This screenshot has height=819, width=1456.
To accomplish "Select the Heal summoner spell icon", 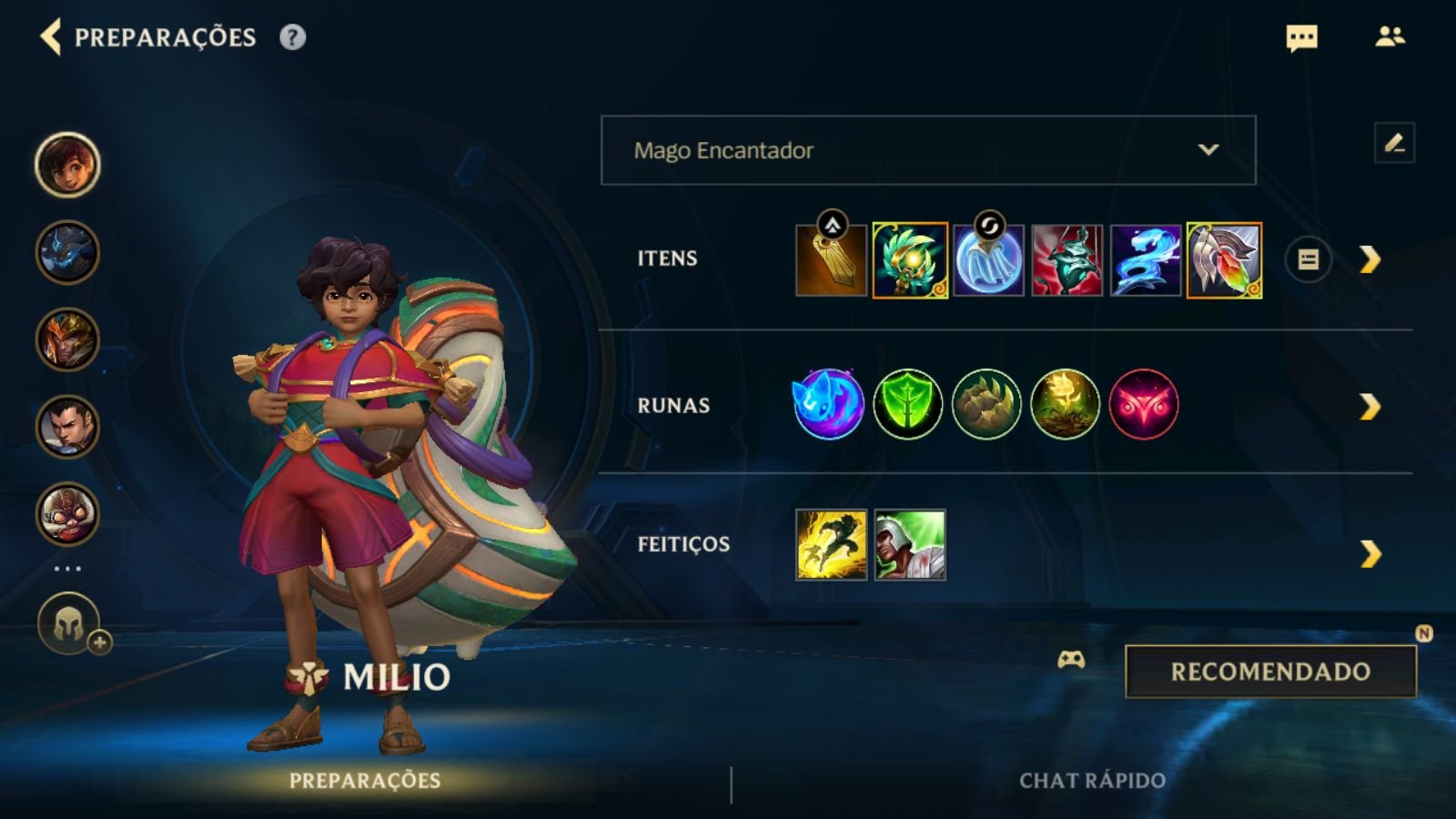I will tap(908, 544).
